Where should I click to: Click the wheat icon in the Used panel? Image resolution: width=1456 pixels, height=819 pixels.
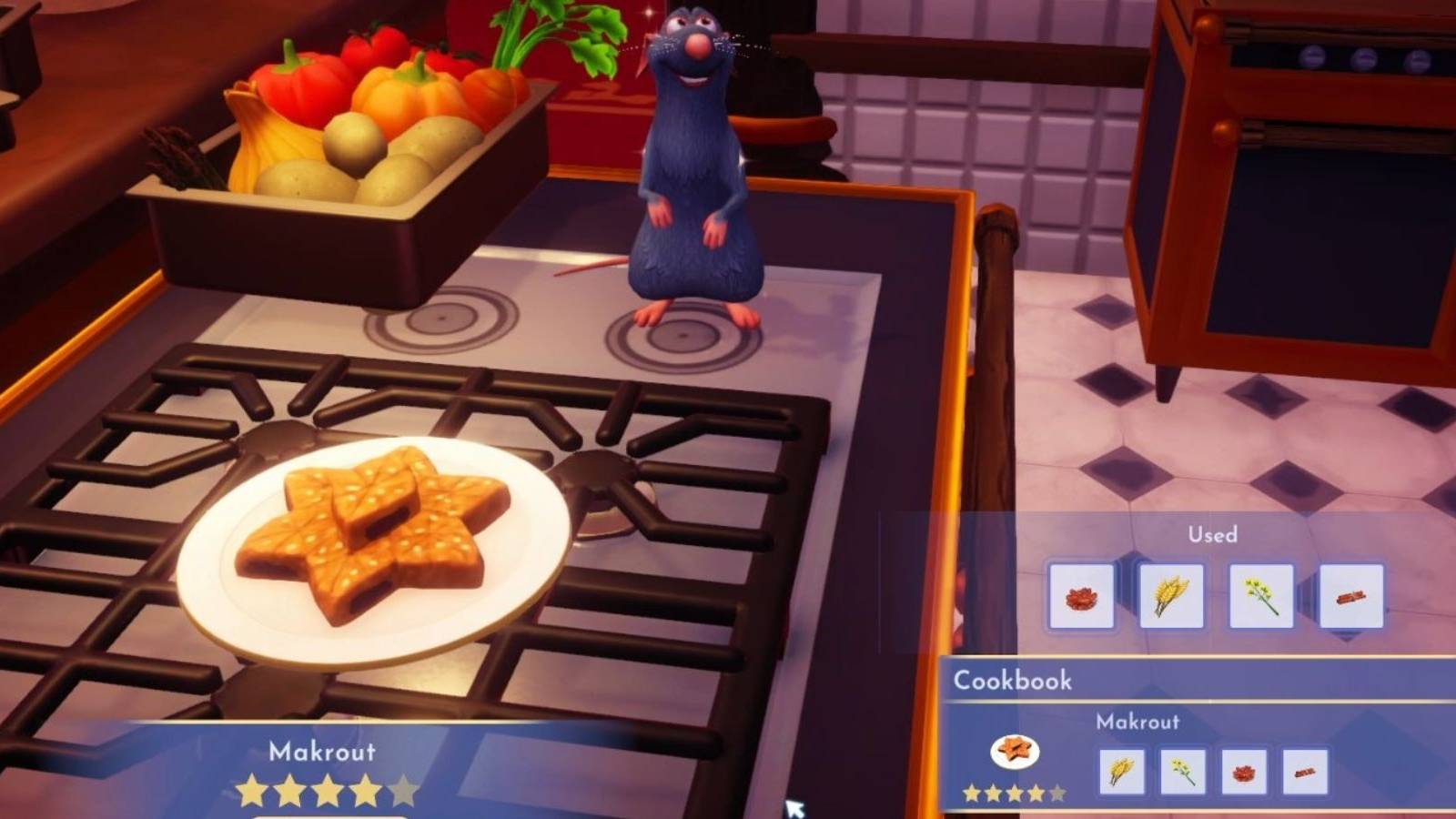tap(1174, 599)
